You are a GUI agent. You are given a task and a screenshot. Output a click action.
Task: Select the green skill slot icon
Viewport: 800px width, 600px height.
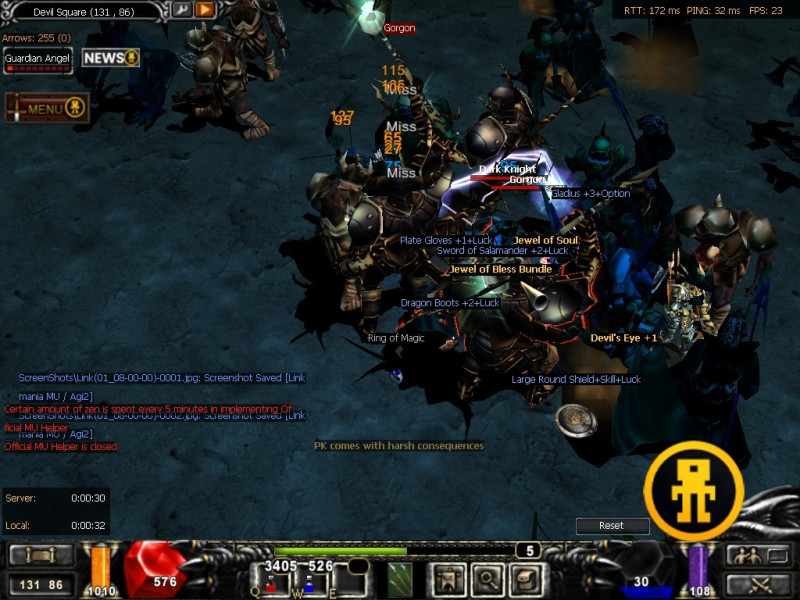point(400,578)
